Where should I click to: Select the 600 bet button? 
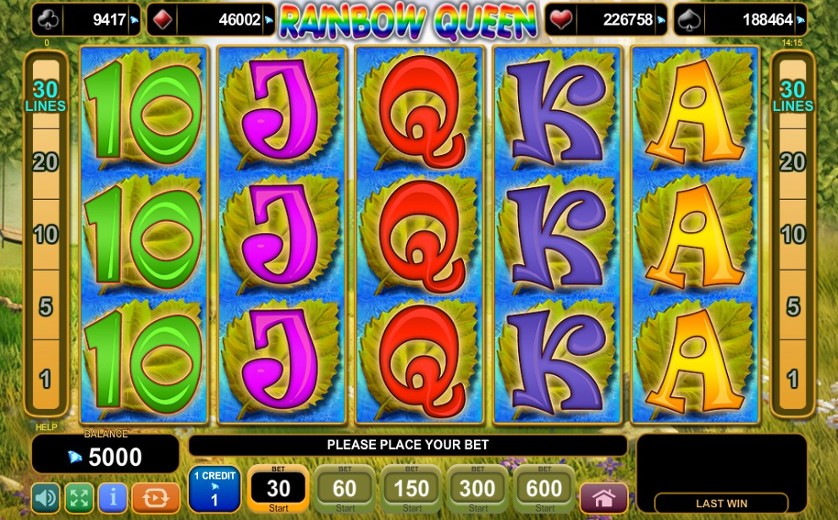545,489
